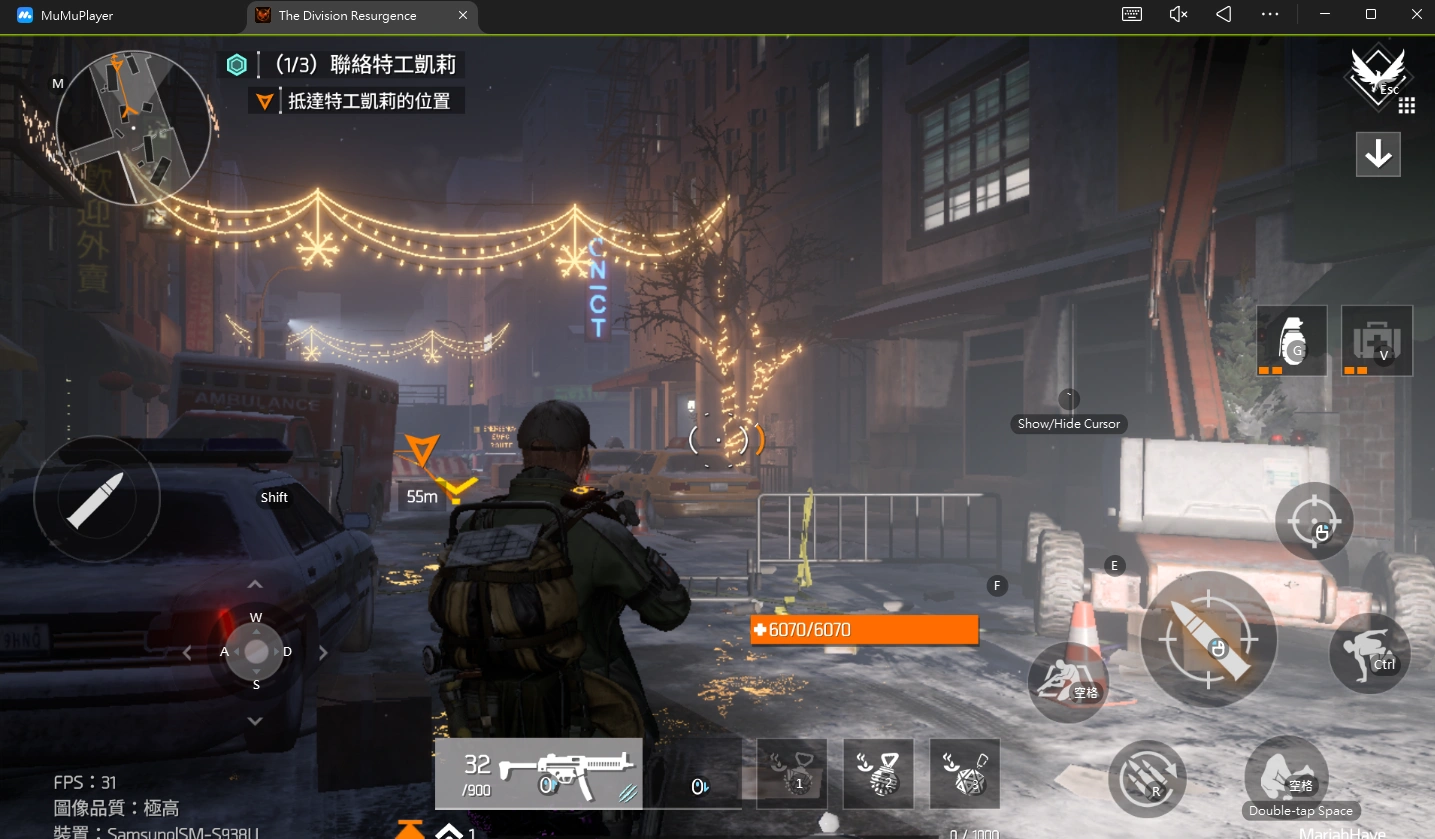Select the submachine gun weapon slot
The height and width of the screenshot is (839, 1435).
[x=540, y=773]
